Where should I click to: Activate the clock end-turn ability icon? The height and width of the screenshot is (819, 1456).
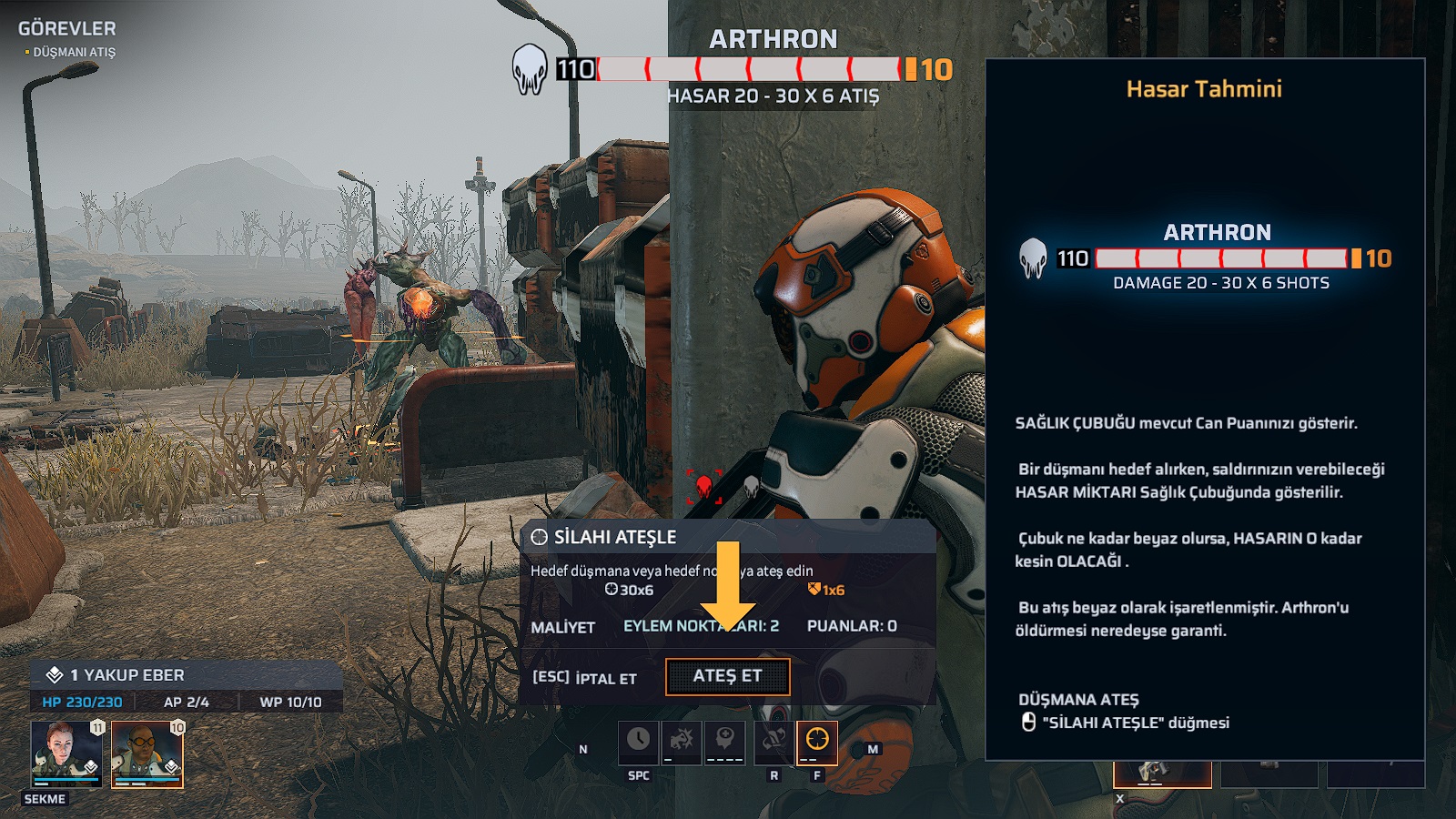tap(638, 742)
